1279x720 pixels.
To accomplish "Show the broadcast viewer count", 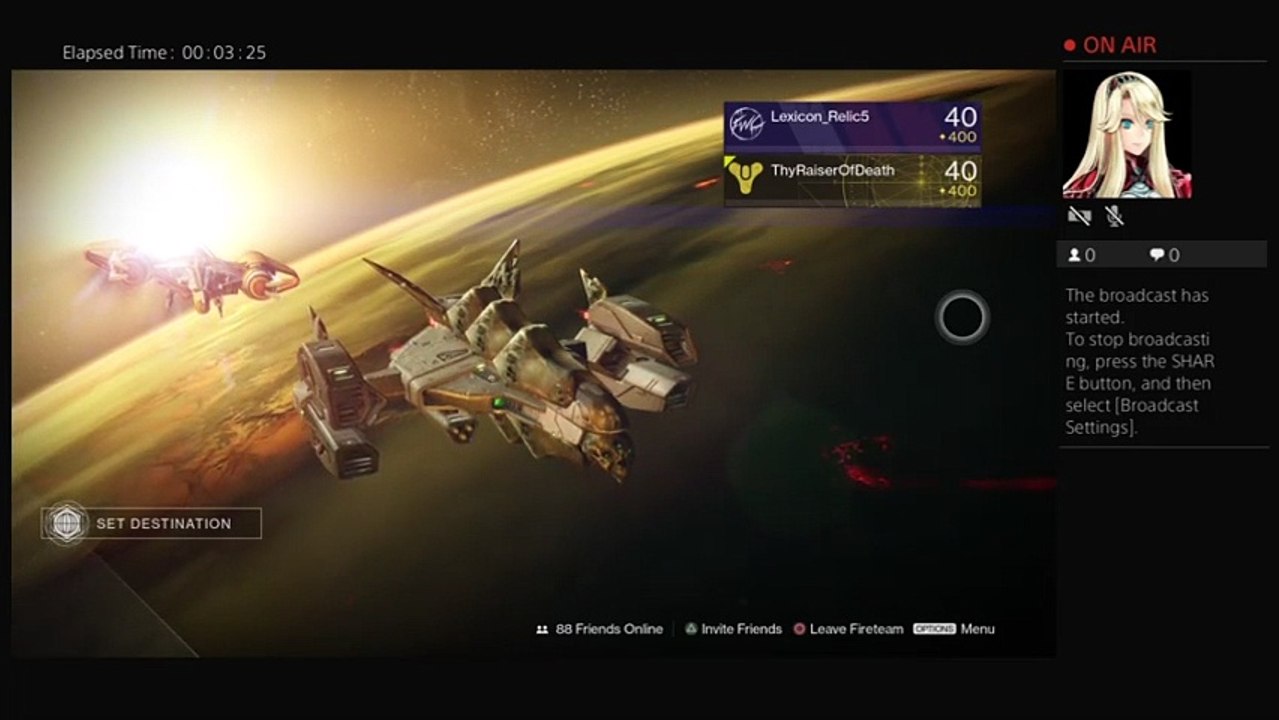I will point(1082,255).
